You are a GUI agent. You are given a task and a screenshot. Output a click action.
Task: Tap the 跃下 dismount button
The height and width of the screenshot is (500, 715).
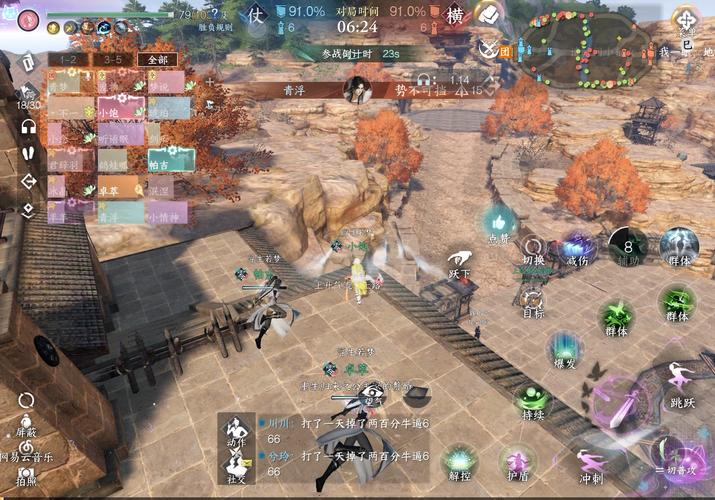pyautogui.click(x=459, y=262)
